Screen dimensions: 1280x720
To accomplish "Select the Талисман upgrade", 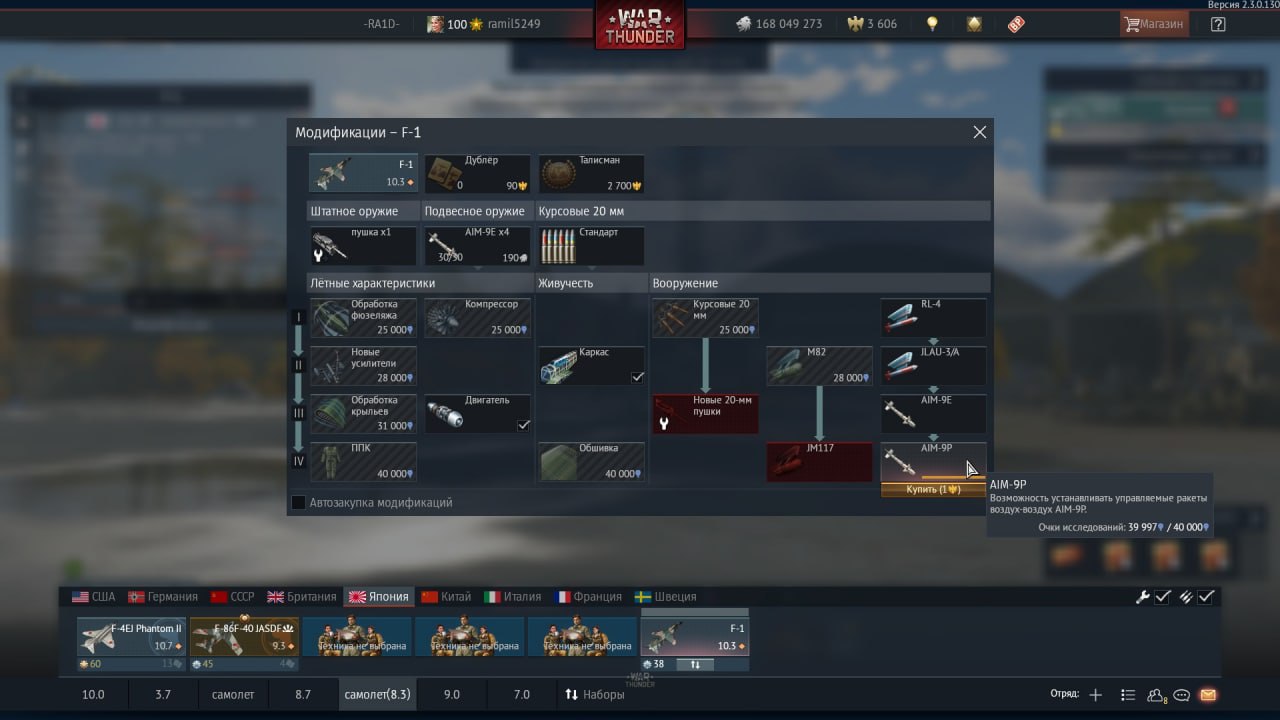I will pos(591,173).
